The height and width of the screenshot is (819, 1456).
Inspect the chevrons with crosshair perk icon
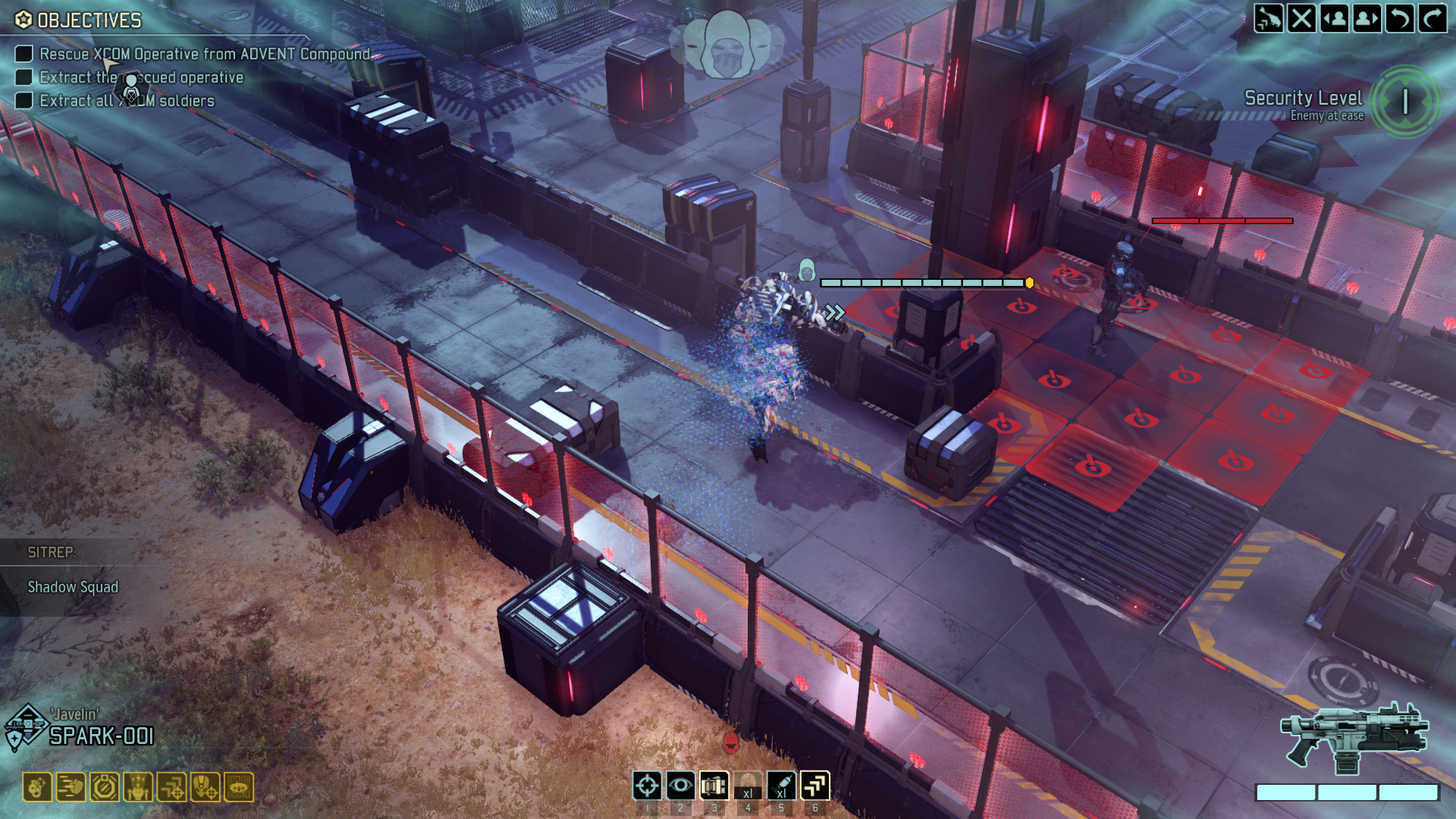pos(171,787)
